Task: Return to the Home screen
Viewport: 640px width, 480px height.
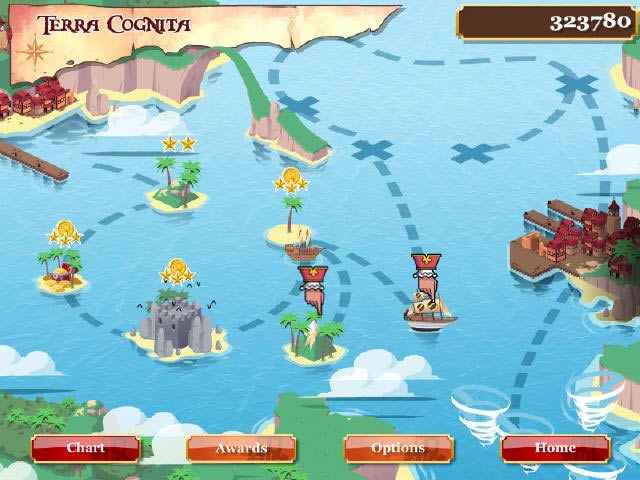Action: point(555,448)
